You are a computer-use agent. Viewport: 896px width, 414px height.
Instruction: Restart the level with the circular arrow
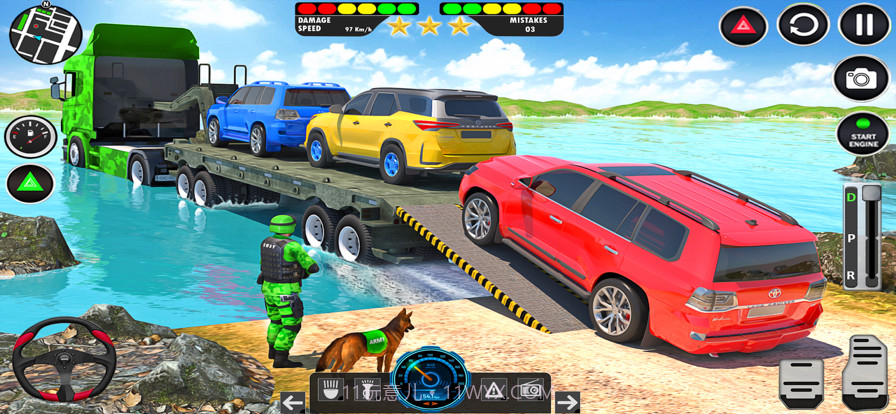click(803, 25)
